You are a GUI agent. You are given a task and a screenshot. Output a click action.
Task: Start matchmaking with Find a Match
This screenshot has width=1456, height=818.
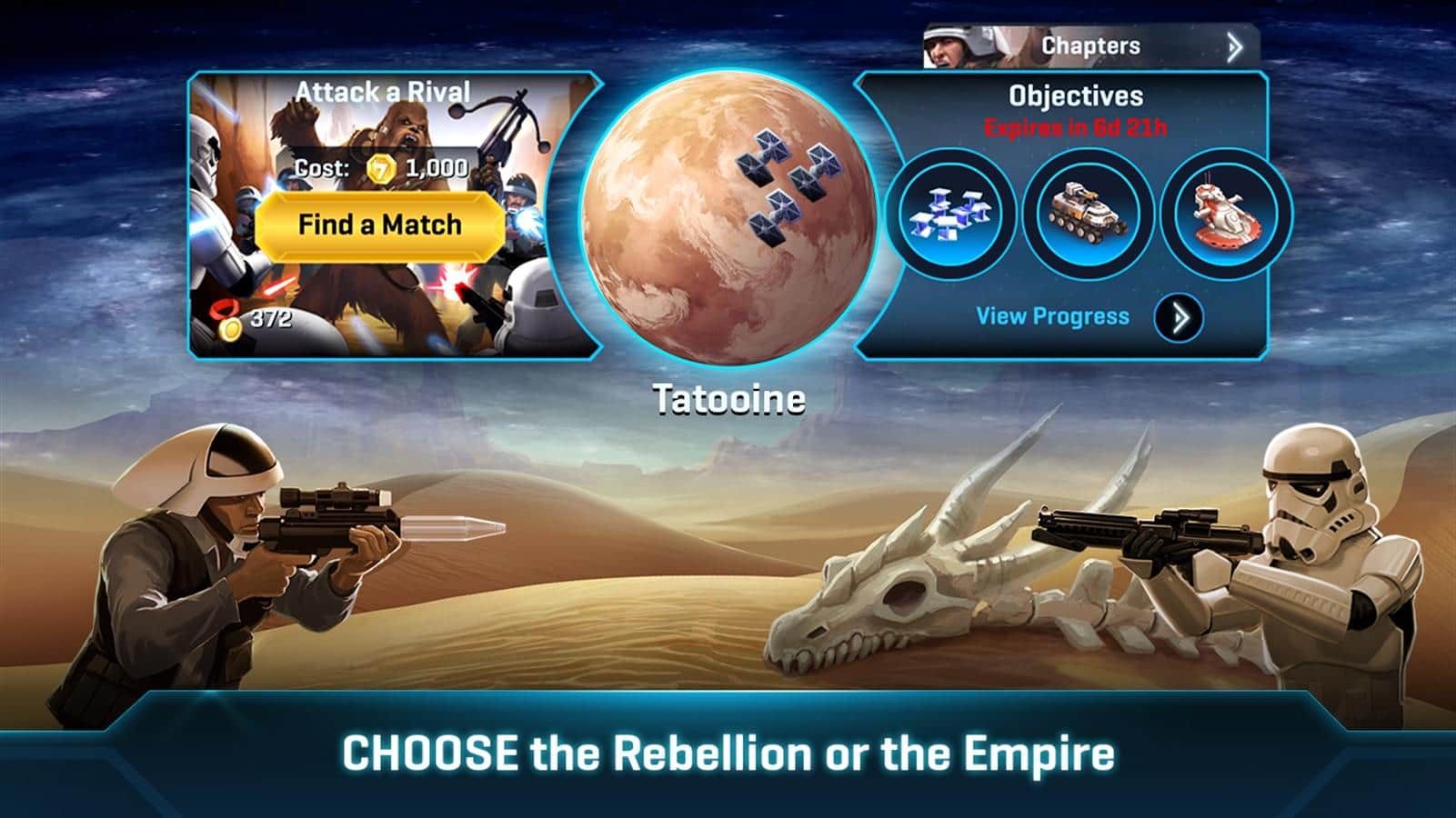click(x=379, y=224)
